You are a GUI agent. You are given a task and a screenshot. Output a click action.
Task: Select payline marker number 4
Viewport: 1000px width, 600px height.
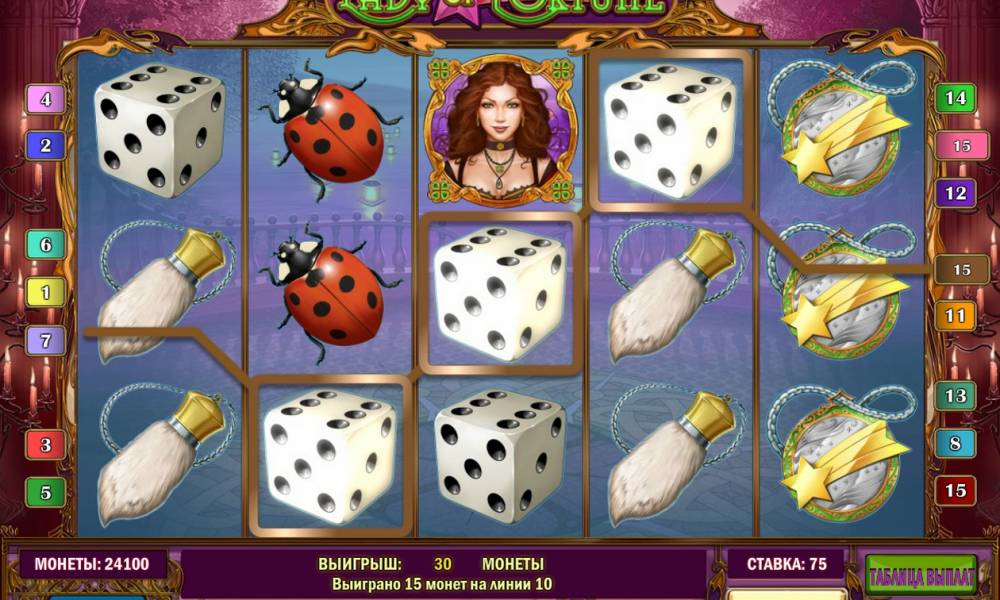pyautogui.click(x=46, y=99)
